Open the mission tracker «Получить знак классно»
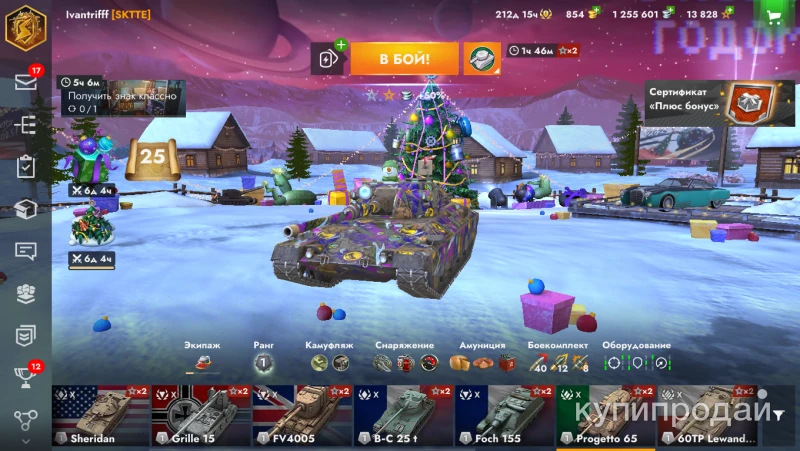 point(121,95)
